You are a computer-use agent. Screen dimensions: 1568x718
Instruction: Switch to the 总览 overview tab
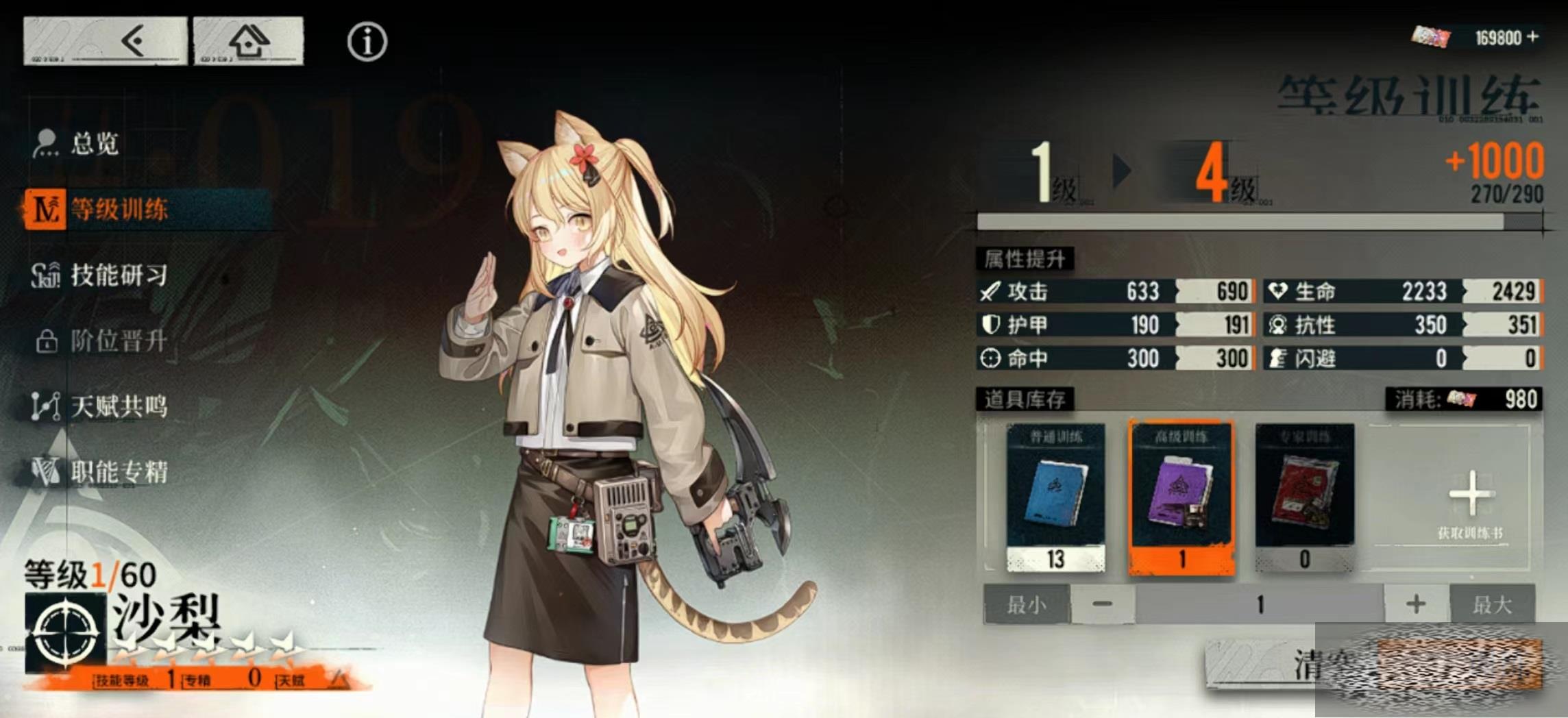pos(95,144)
